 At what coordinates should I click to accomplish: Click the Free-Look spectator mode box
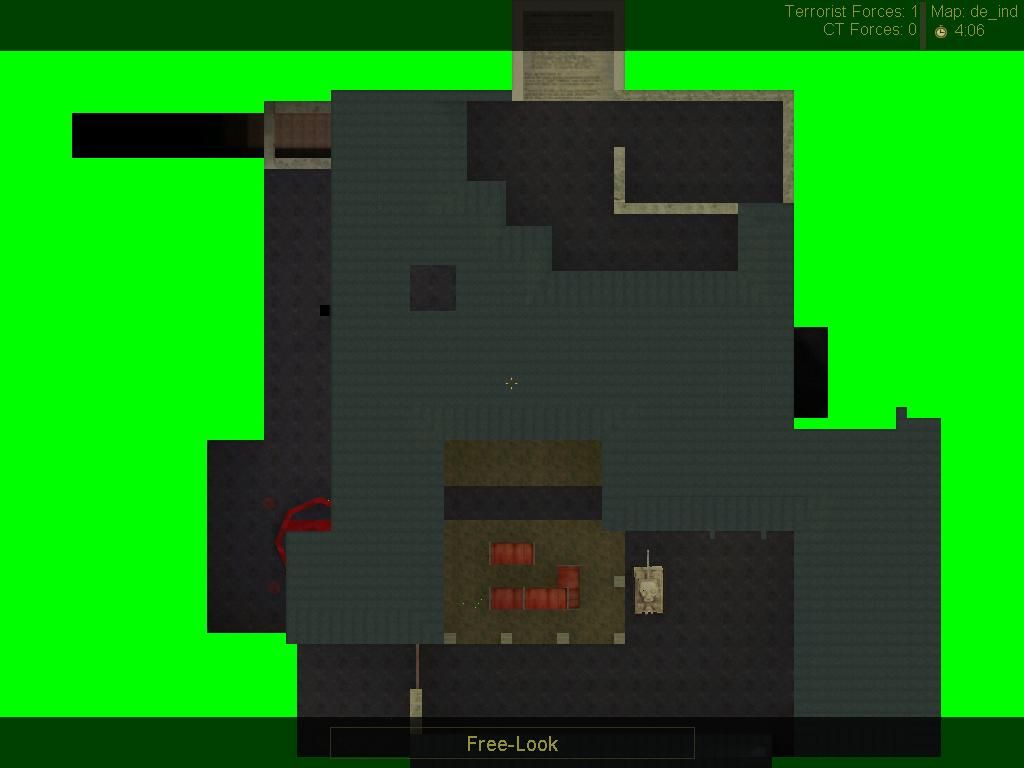tap(512, 743)
